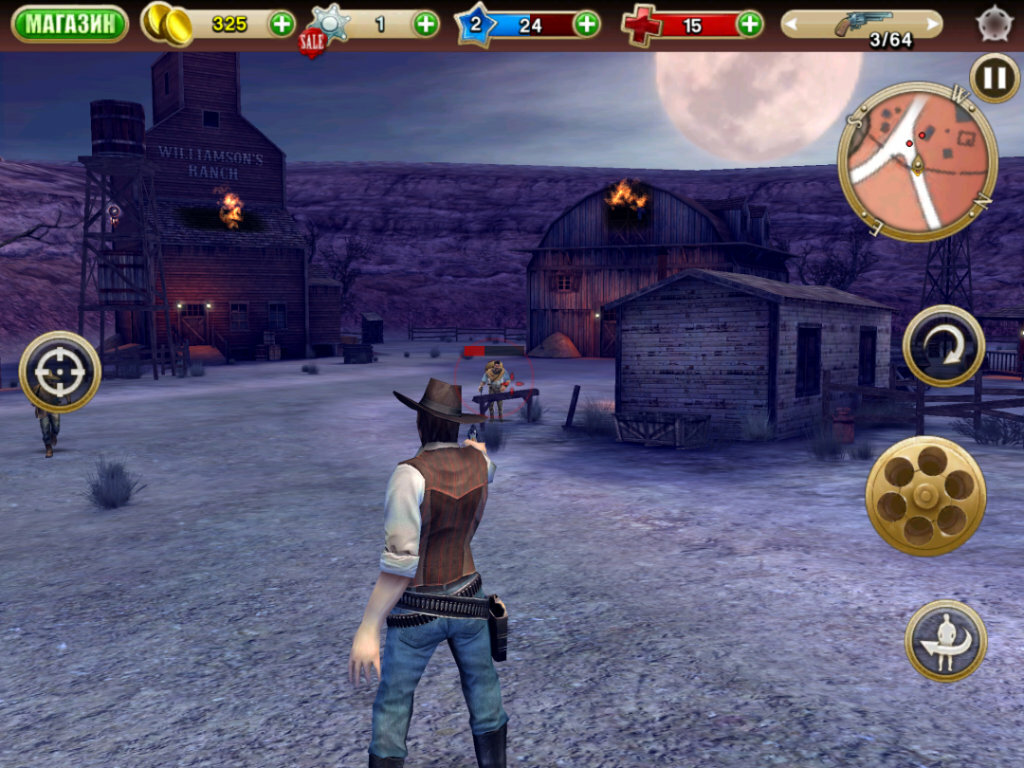The height and width of the screenshot is (768, 1024).
Task: Open the sheriff badge icon in the corner
Action: point(995,24)
